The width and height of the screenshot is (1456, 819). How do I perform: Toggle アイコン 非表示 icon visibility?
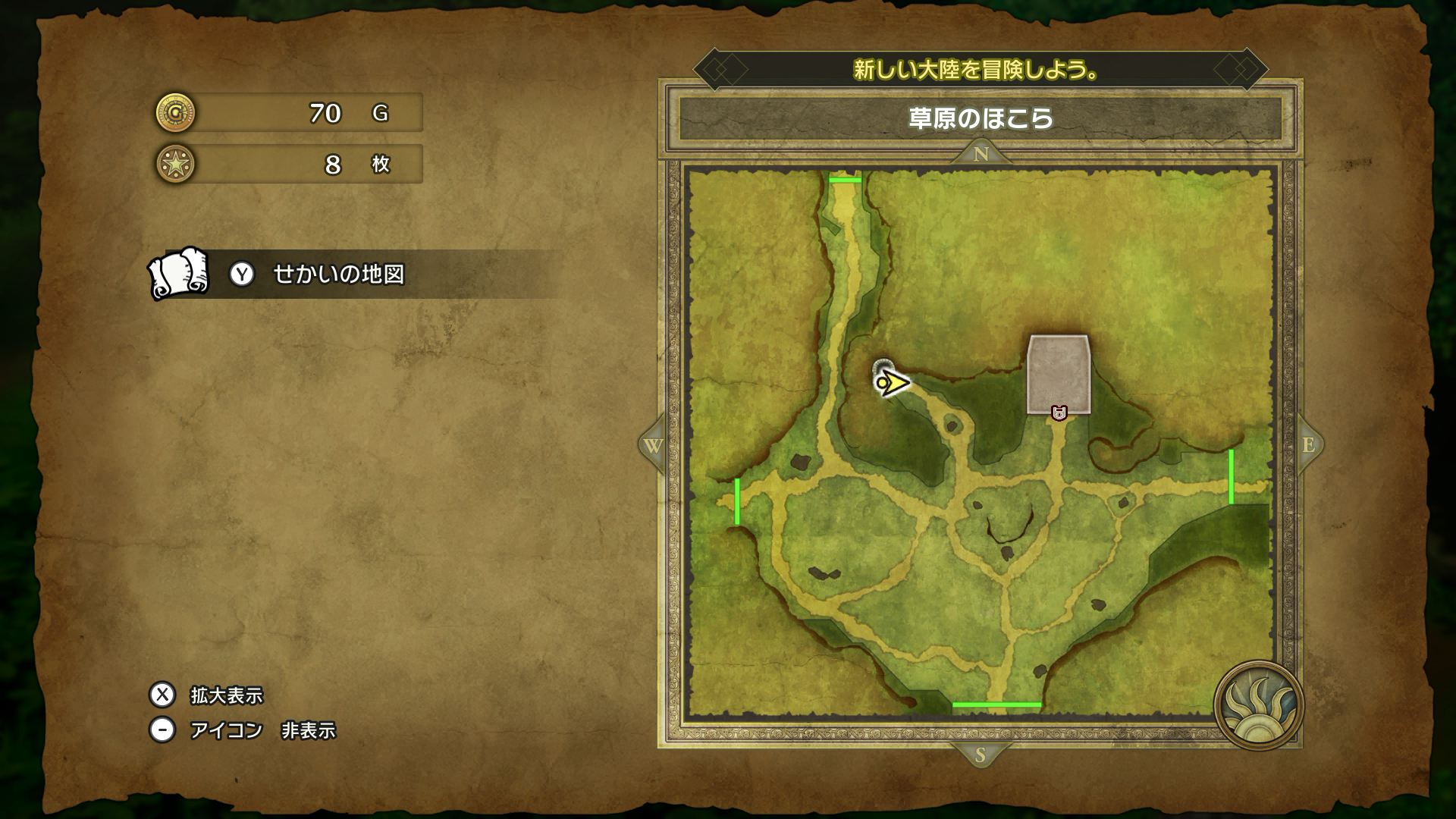point(262,730)
